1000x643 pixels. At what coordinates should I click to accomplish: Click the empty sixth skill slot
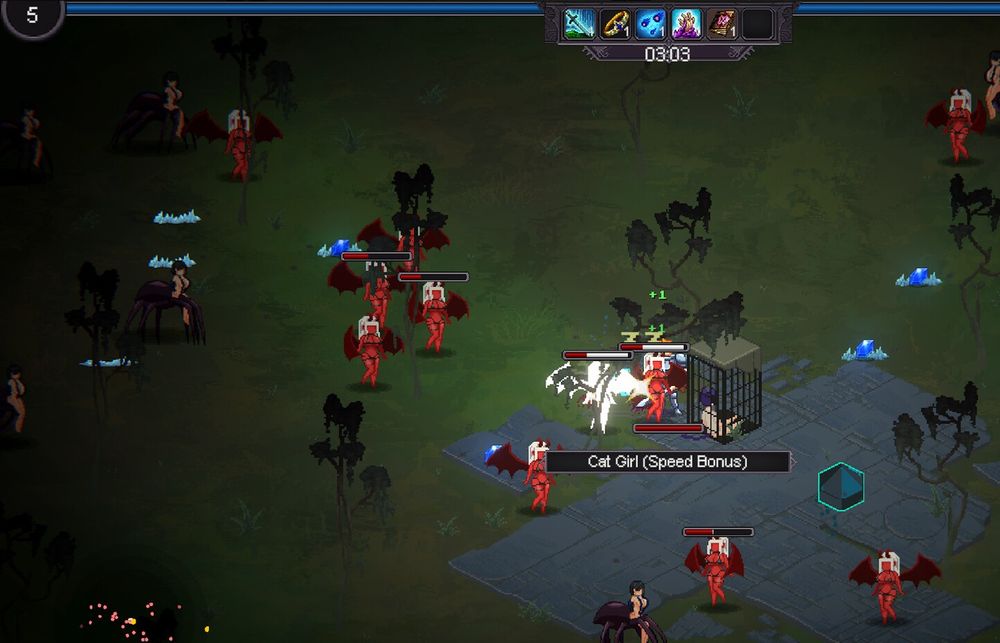757,24
